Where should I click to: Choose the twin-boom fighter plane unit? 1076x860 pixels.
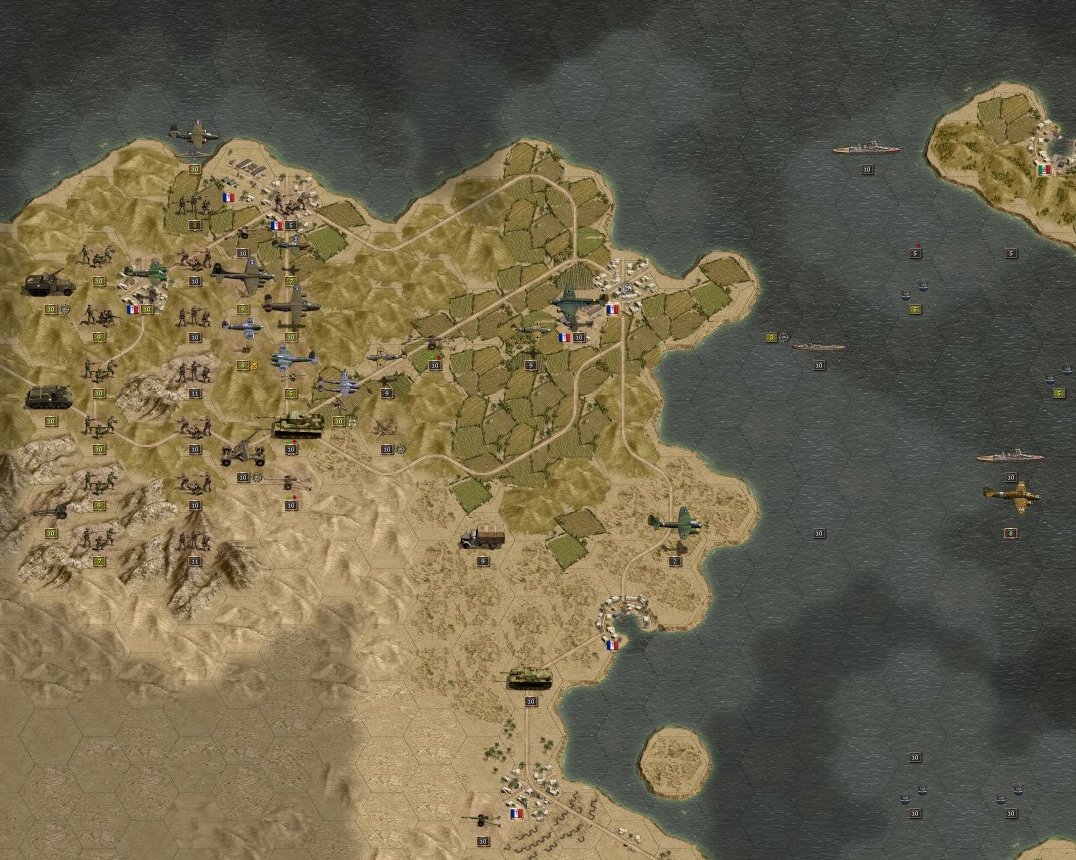[340, 384]
